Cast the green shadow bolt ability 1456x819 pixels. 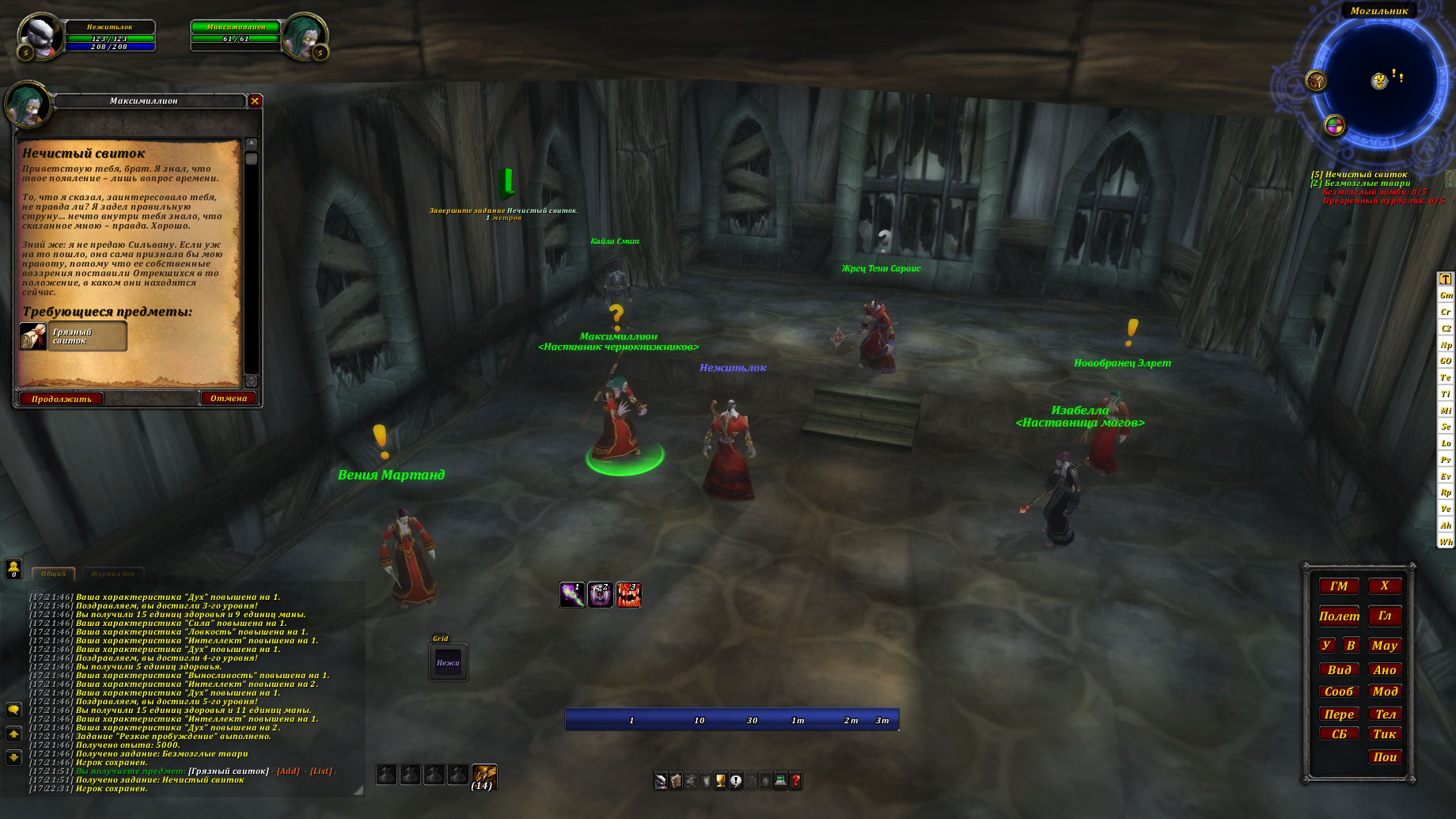tap(572, 594)
